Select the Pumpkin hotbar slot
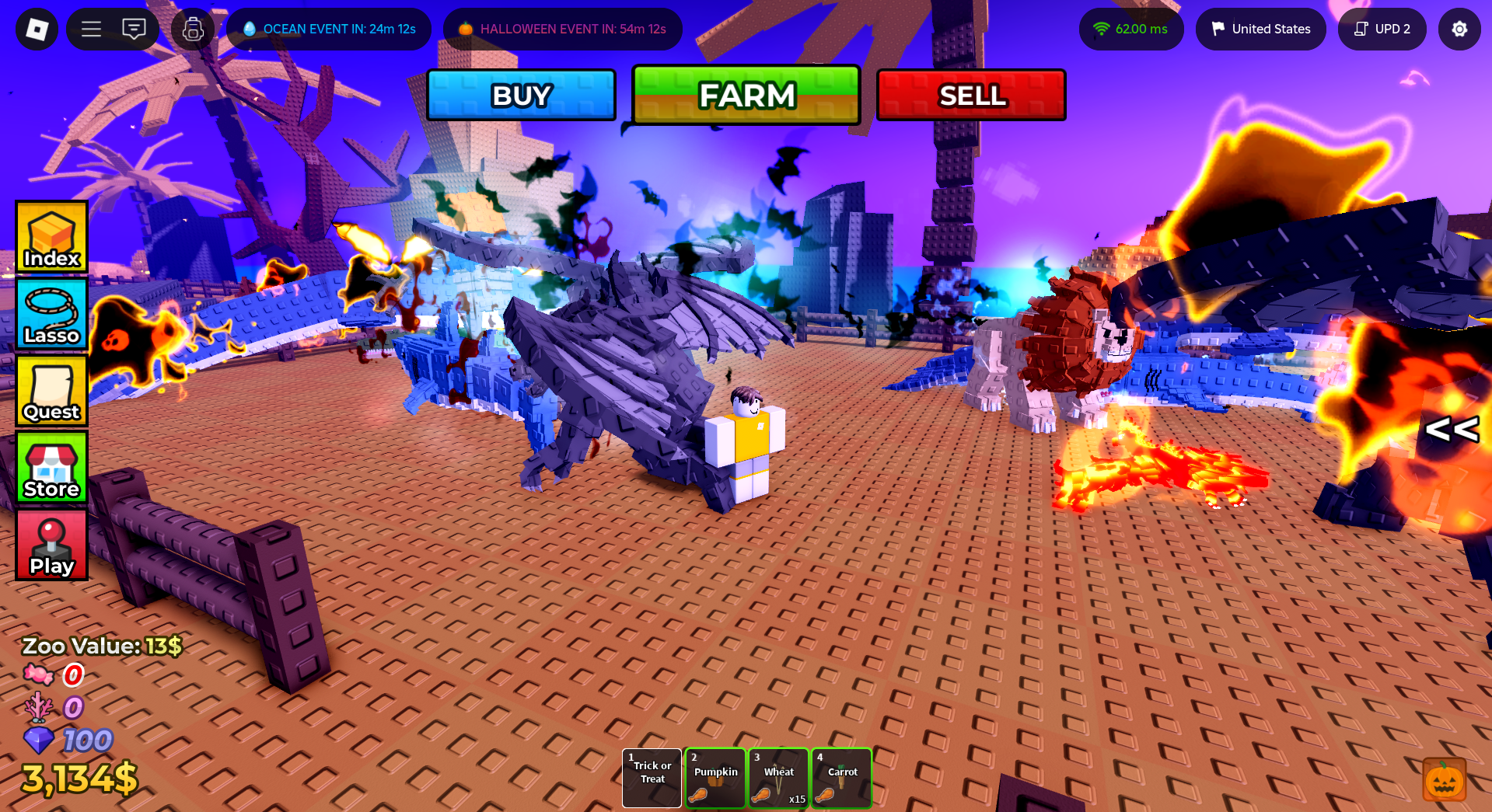1492x812 pixels. pyautogui.click(x=715, y=778)
